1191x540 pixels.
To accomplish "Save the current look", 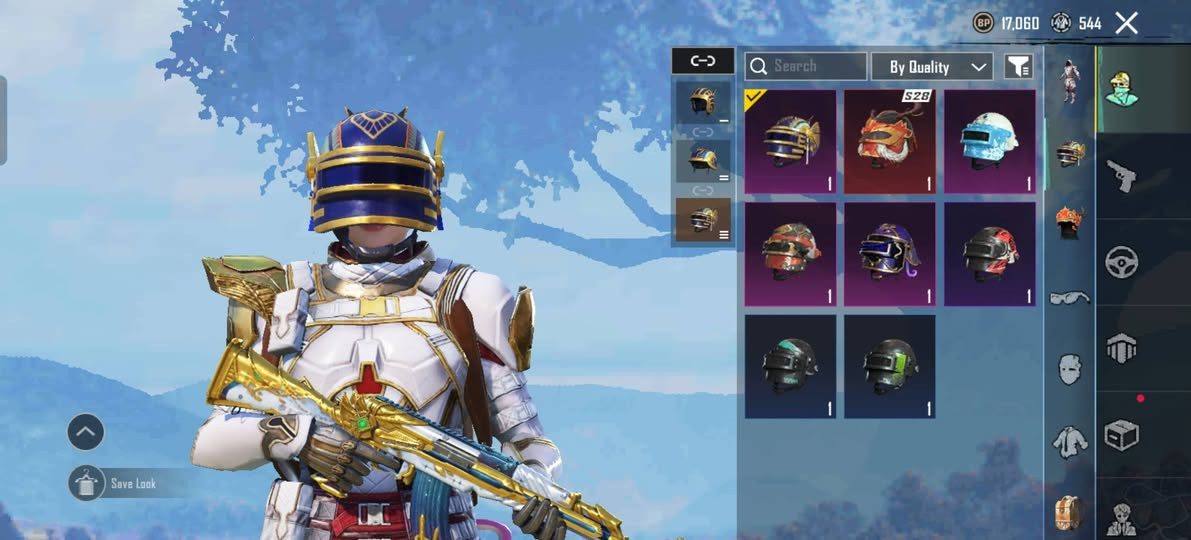I will (x=88, y=483).
